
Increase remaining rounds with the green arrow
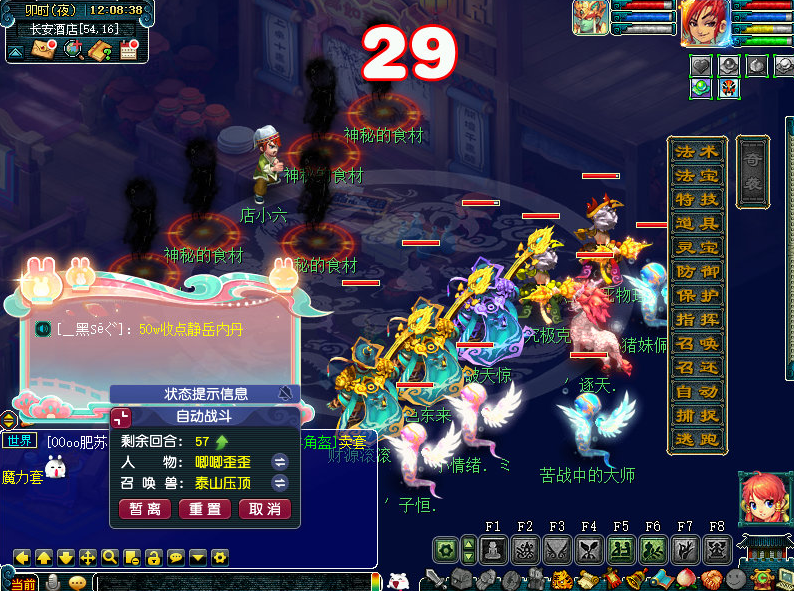[222, 441]
